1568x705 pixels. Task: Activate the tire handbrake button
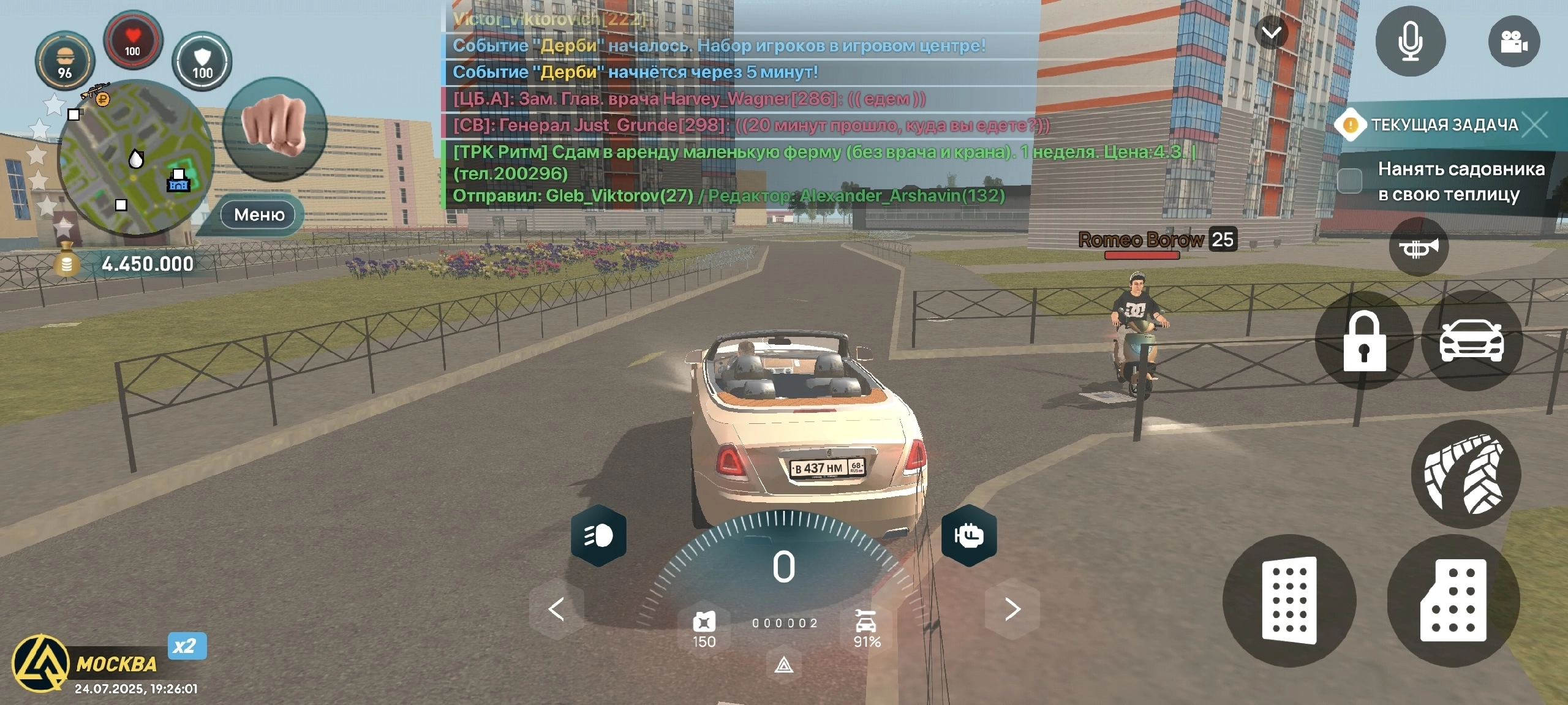click(x=1465, y=473)
